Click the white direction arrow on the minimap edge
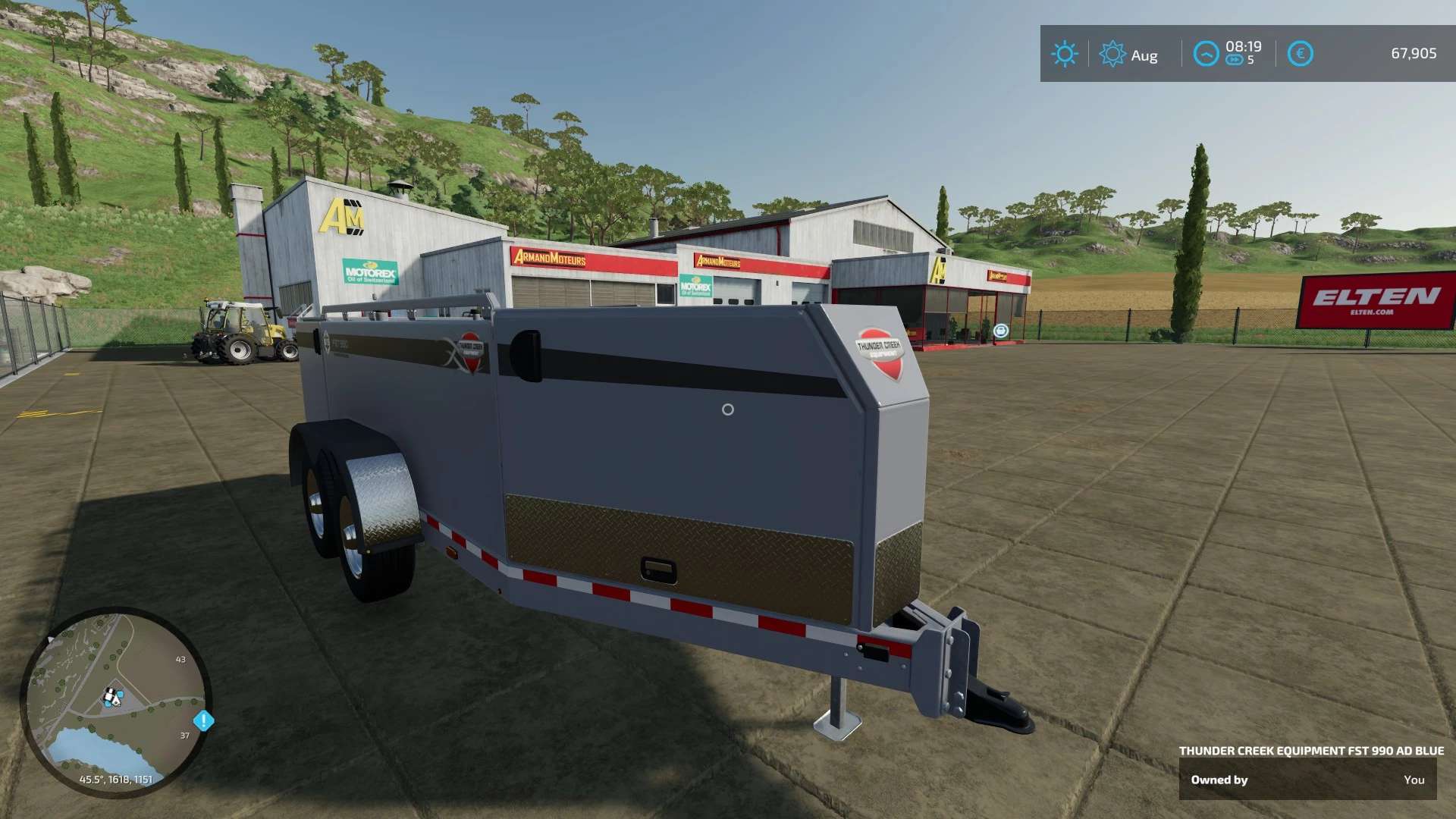 click(51, 639)
